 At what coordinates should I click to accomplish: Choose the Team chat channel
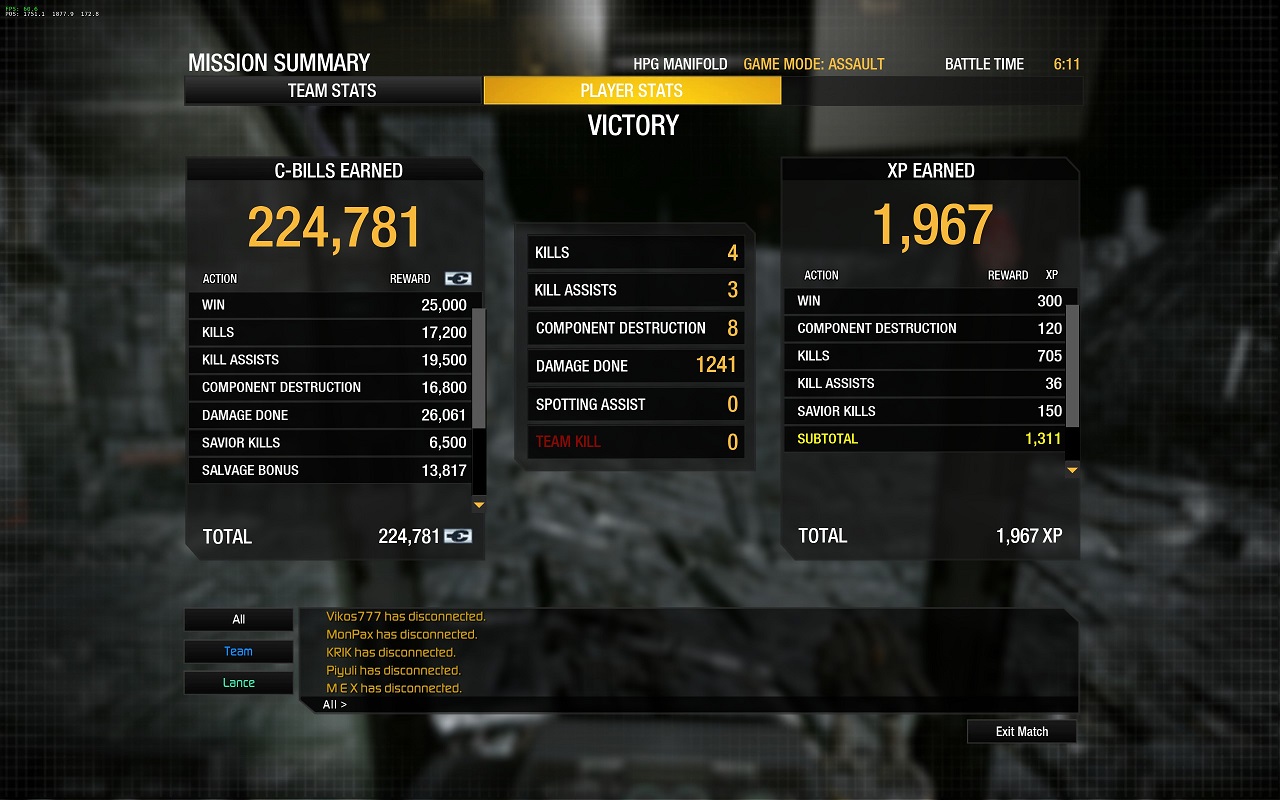(x=238, y=652)
